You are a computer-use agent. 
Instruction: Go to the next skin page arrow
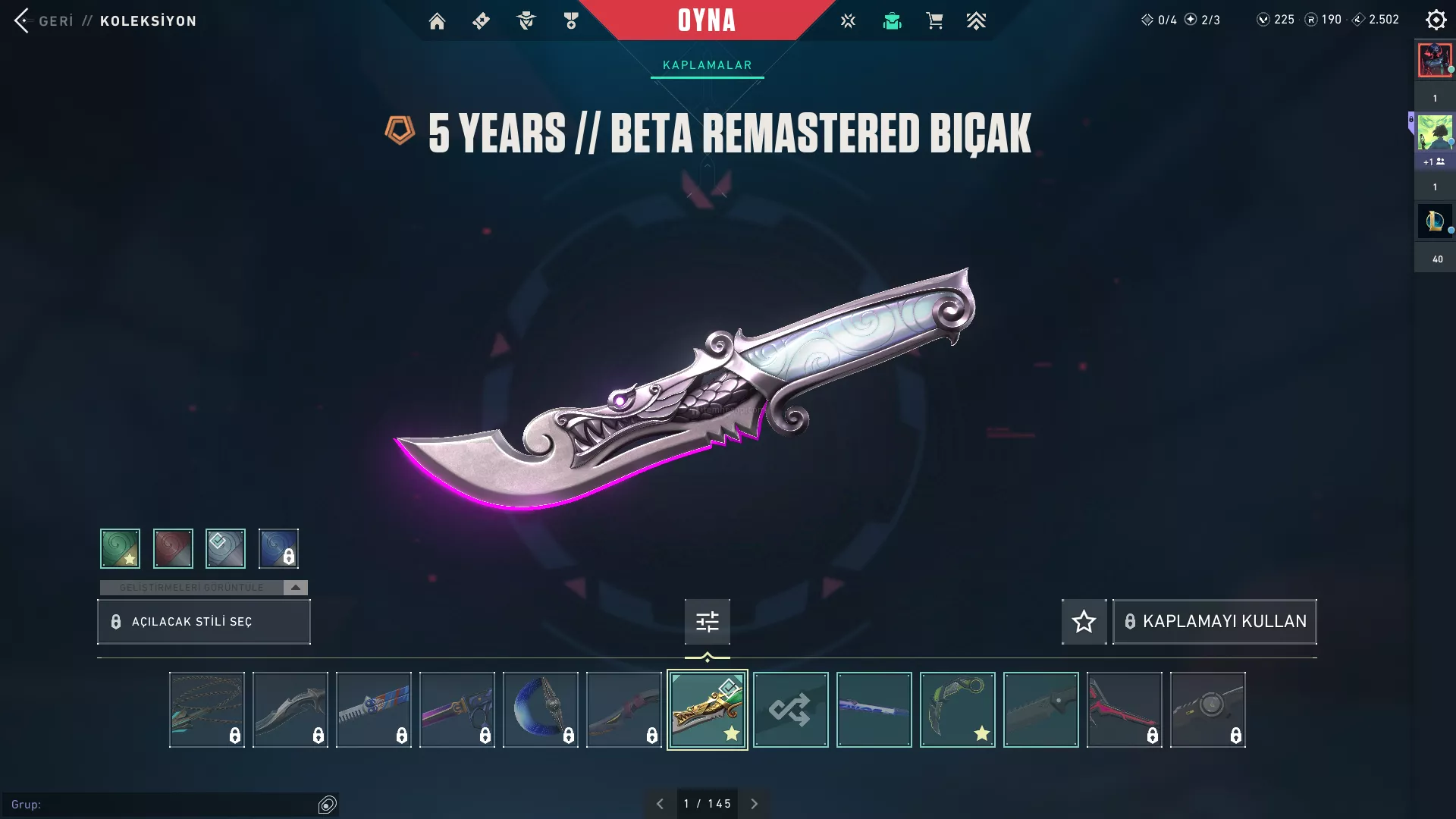[x=754, y=804]
